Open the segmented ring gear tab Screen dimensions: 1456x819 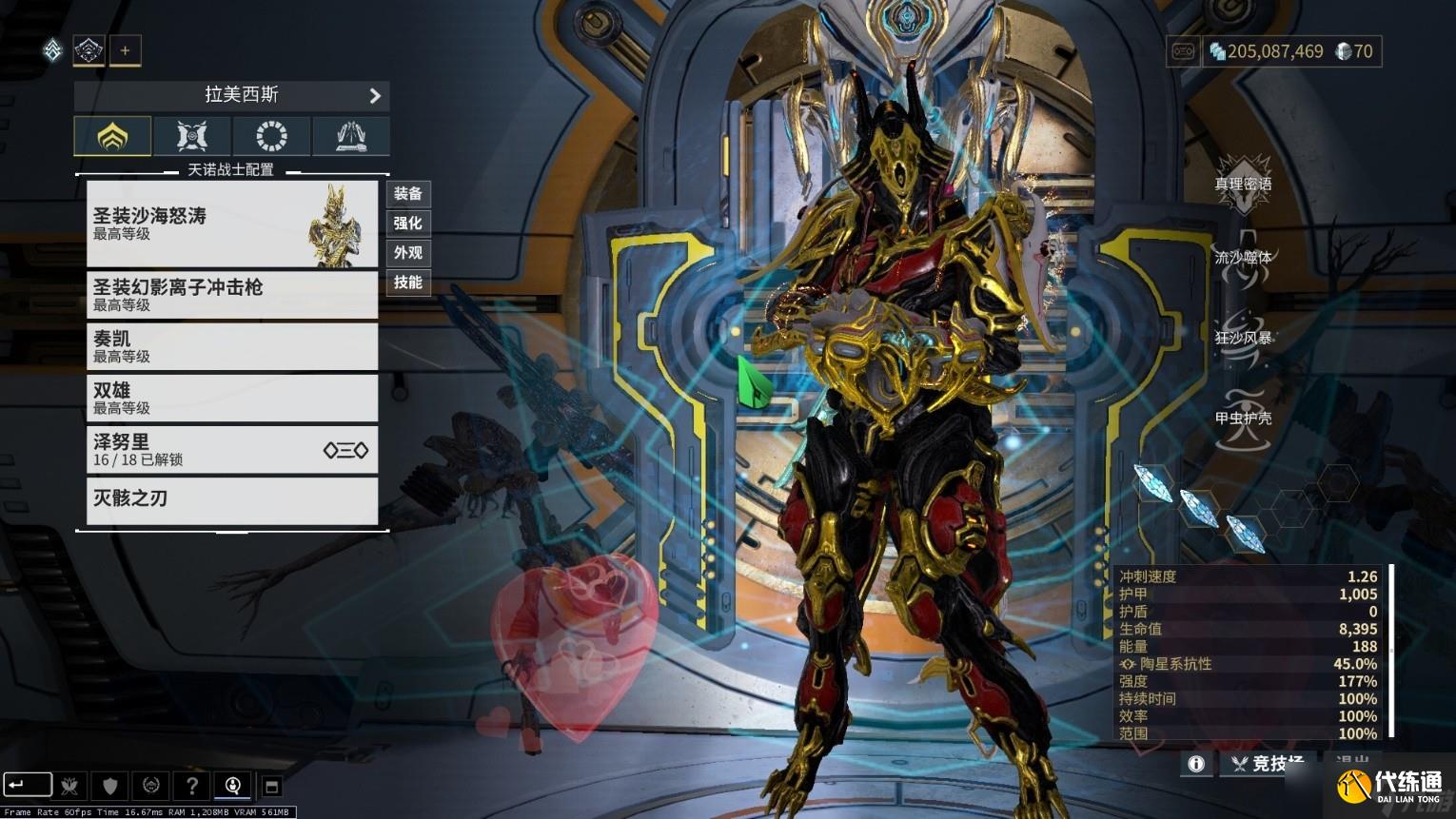[x=271, y=136]
